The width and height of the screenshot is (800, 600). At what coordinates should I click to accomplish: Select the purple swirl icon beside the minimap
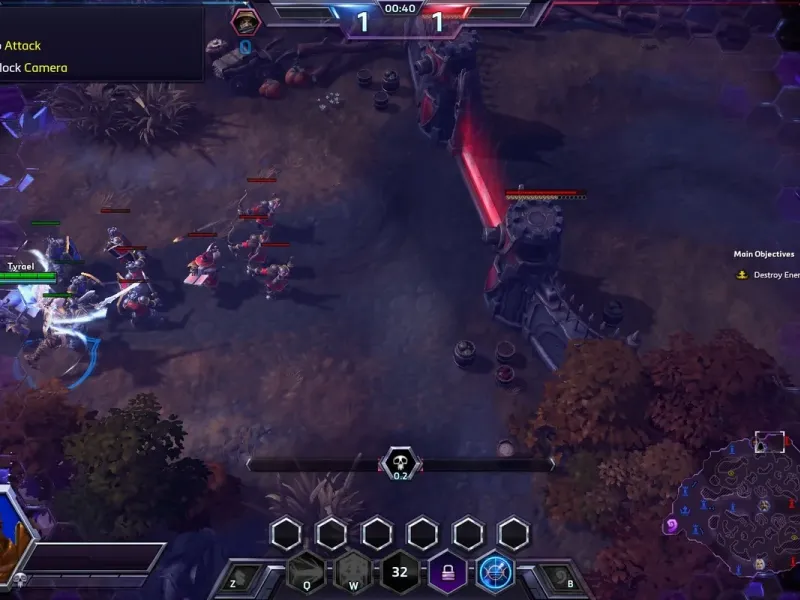[x=671, y=525]
